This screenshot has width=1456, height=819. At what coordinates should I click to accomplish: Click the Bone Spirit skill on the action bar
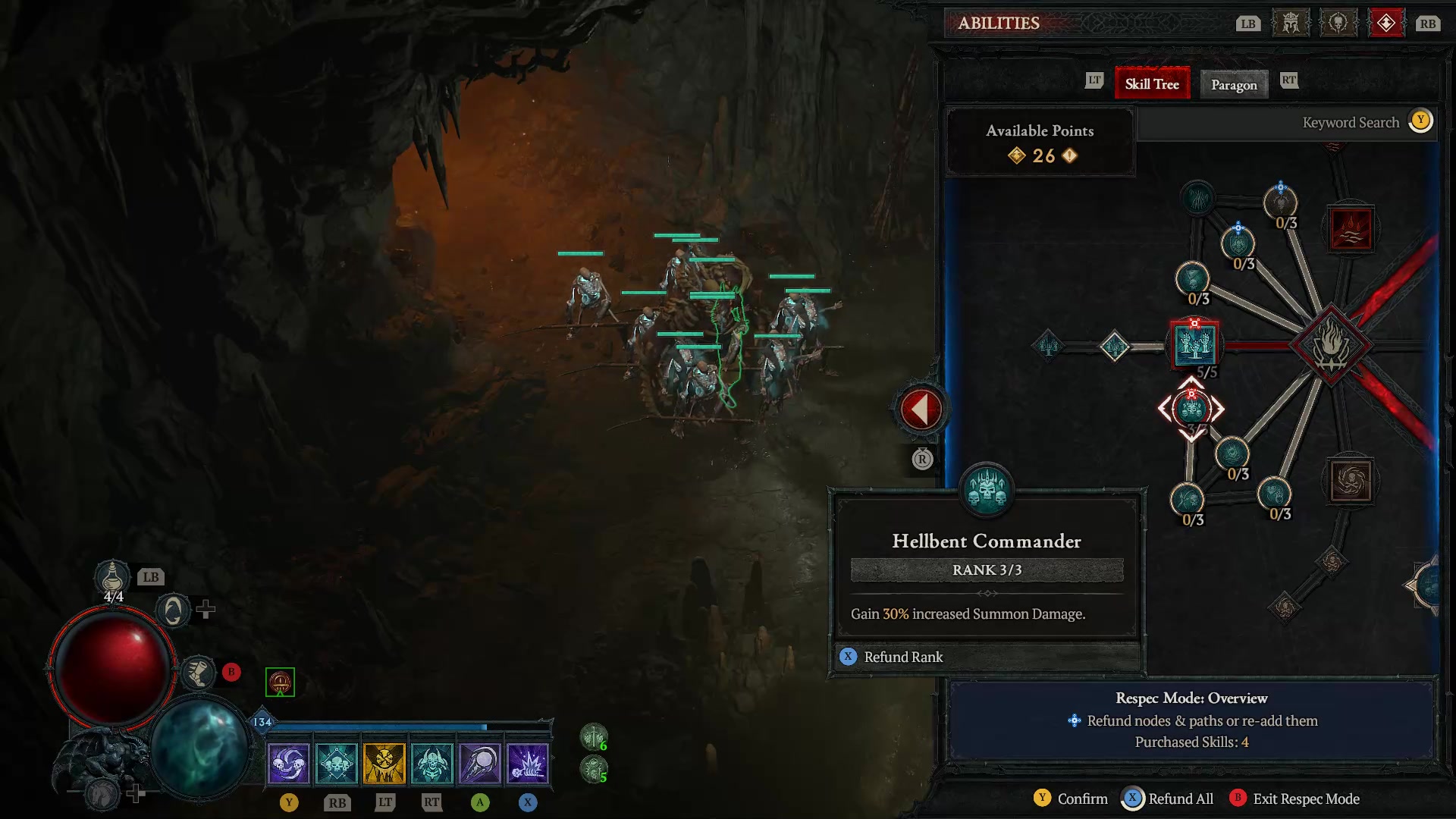480,762
